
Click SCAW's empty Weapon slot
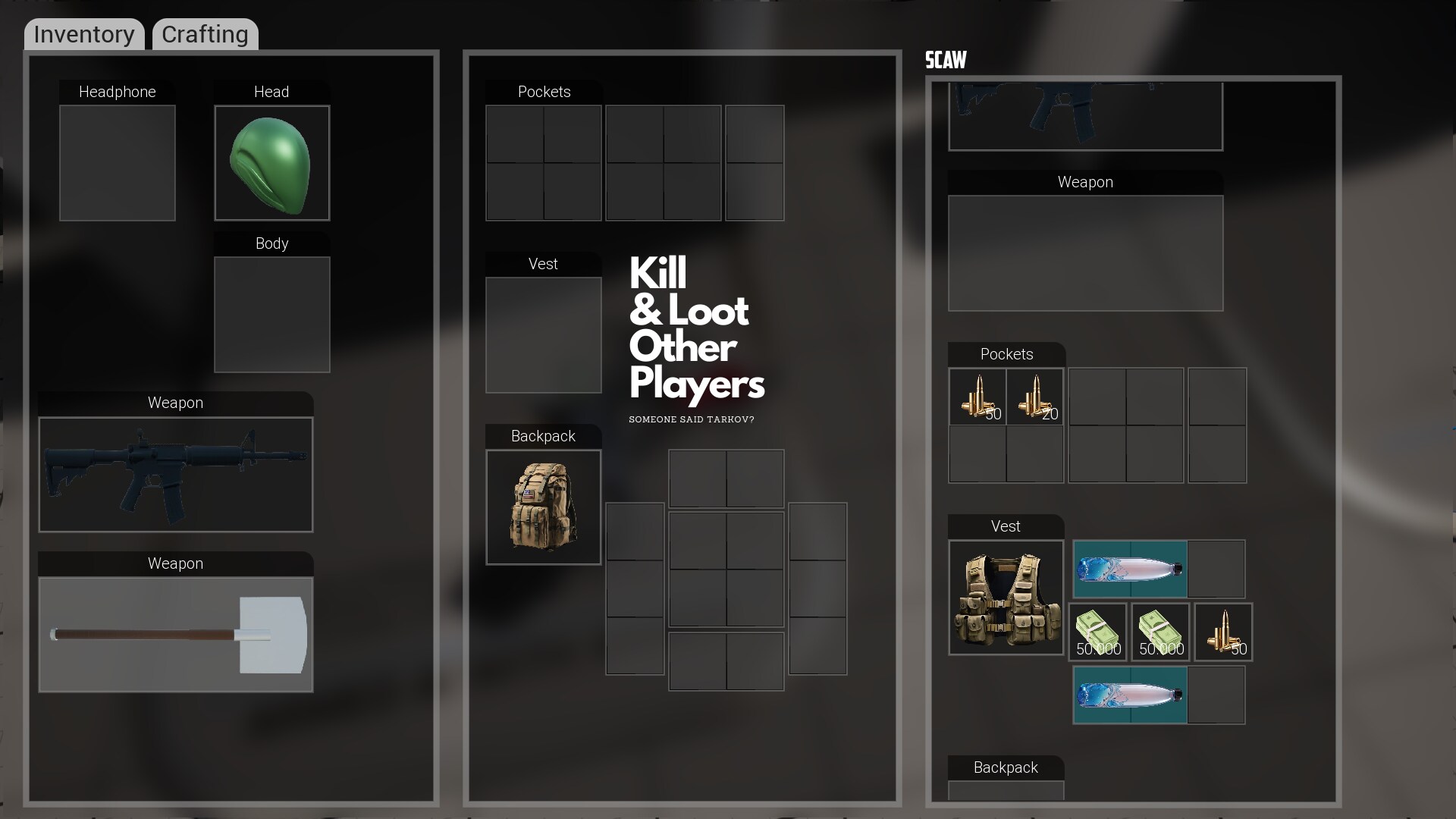point(1084,253)
